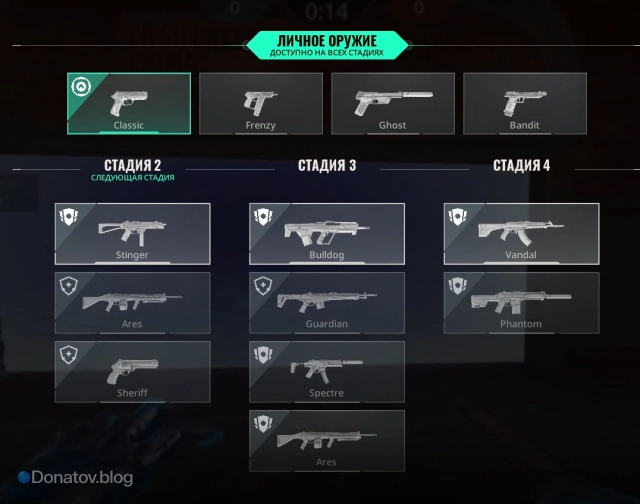The height and width of the screenshot is (504, 640).
Task: Select the Ares card under Stage 2
Action: click(x=133, y=302)
